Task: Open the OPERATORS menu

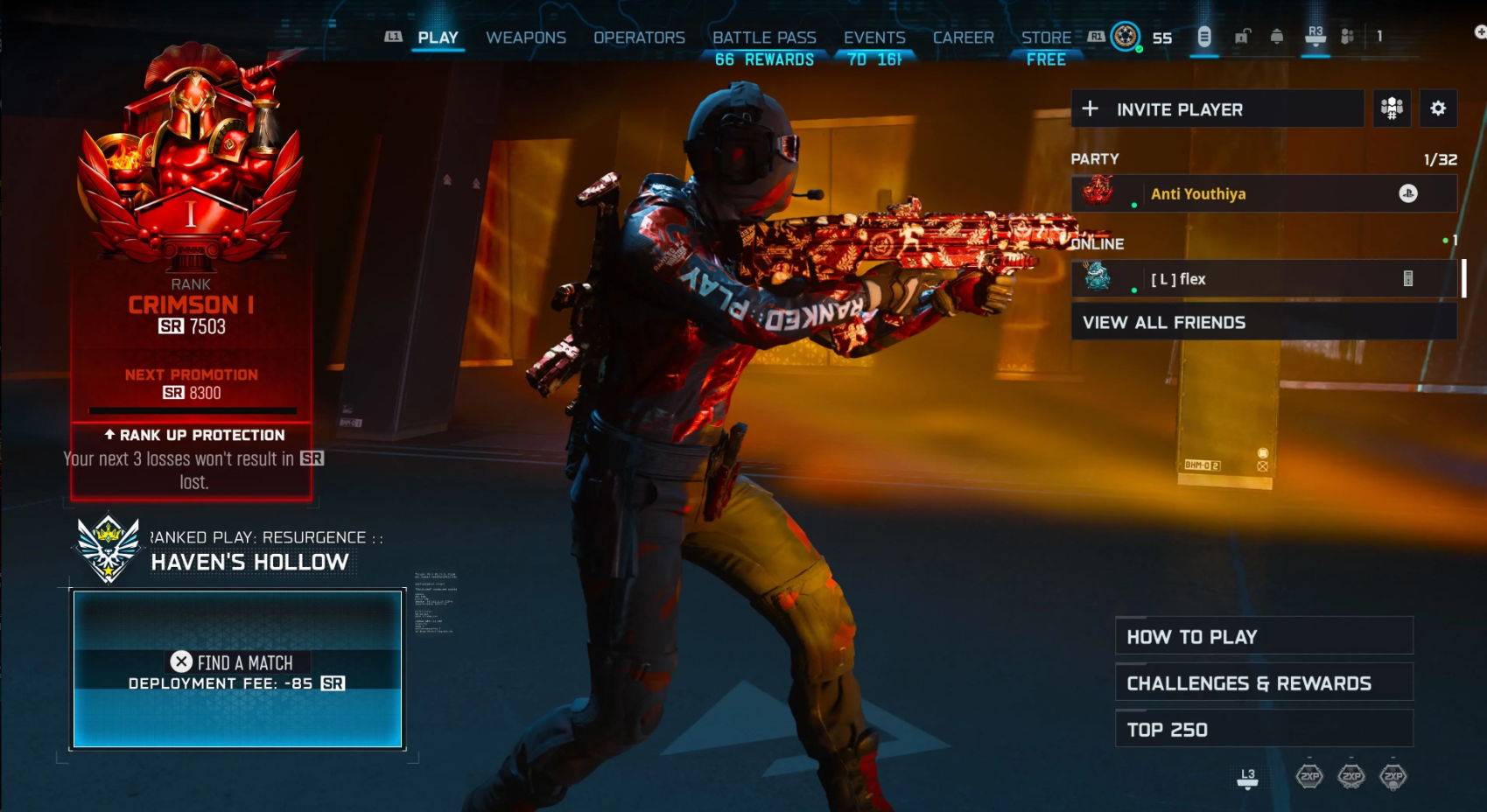Action: (x=639, y=38)
